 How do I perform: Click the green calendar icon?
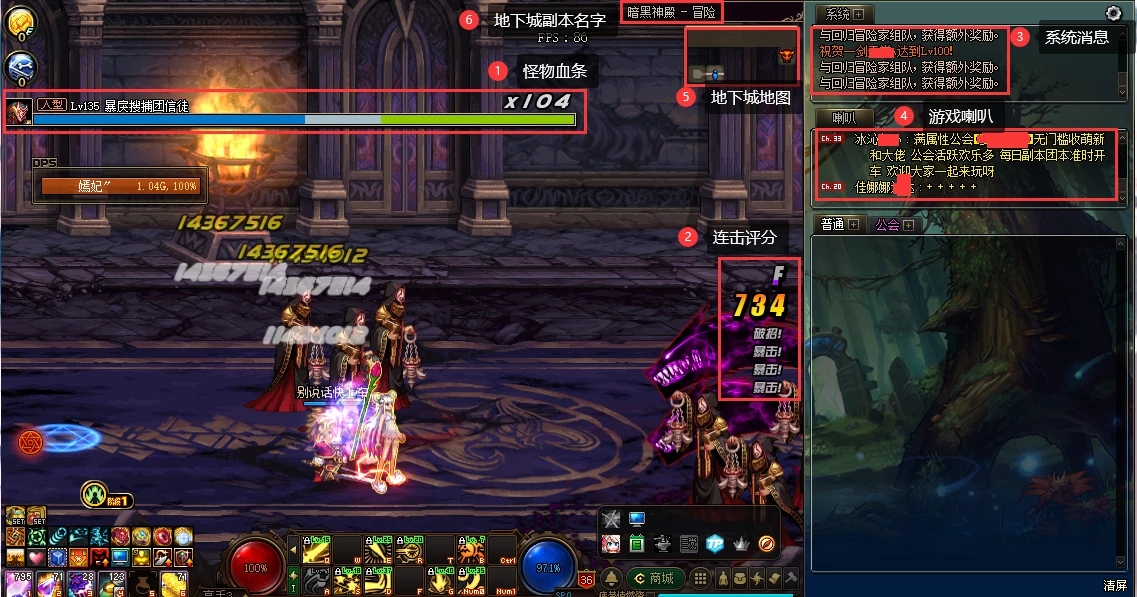pyautogui.click(x=637, y=543)
